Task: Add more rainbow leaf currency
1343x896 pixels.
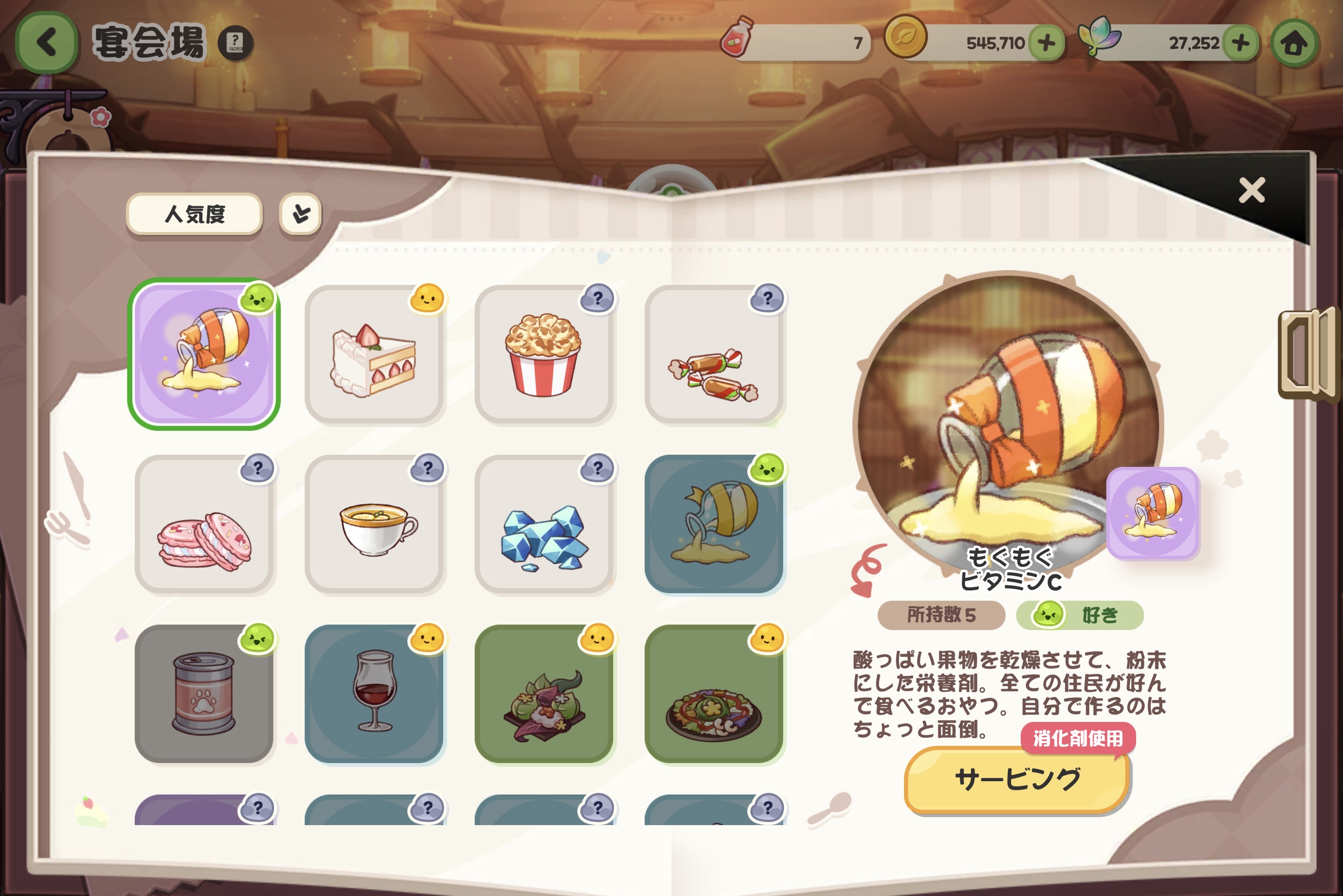Action: 1240,43
